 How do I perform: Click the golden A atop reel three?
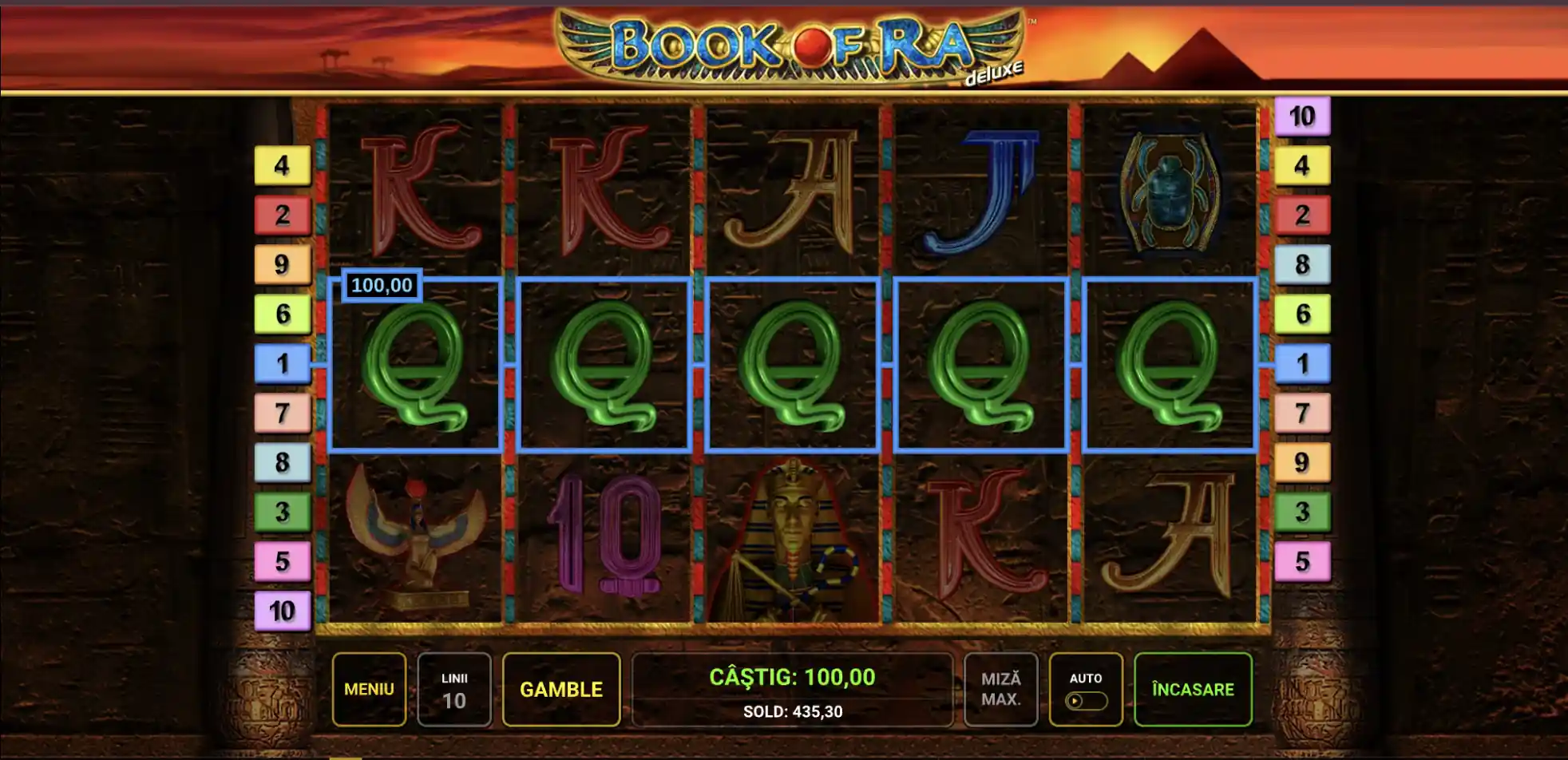[x=794, y=192]
